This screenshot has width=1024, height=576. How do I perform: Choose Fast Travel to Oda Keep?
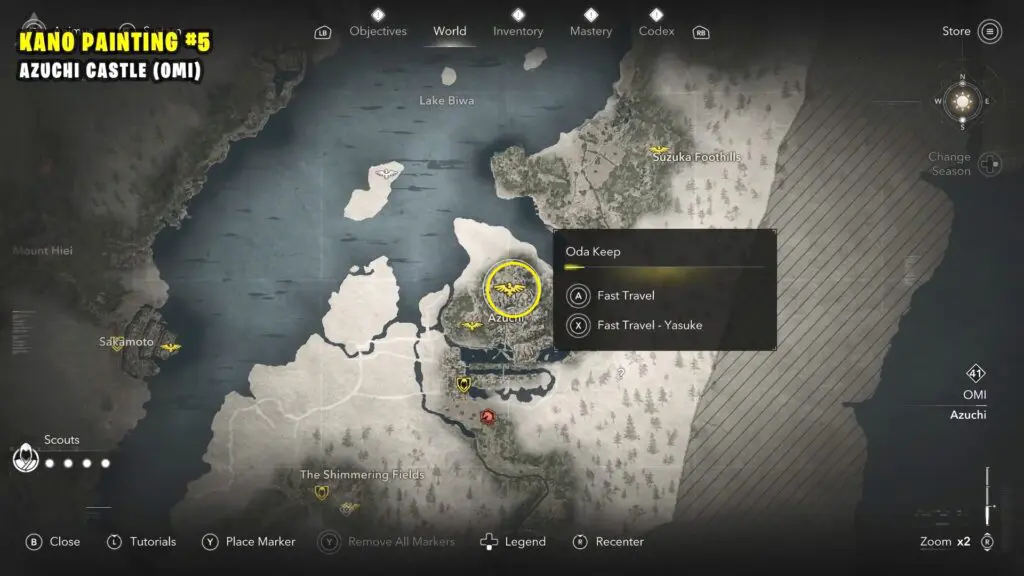click(x=625, y=296)
